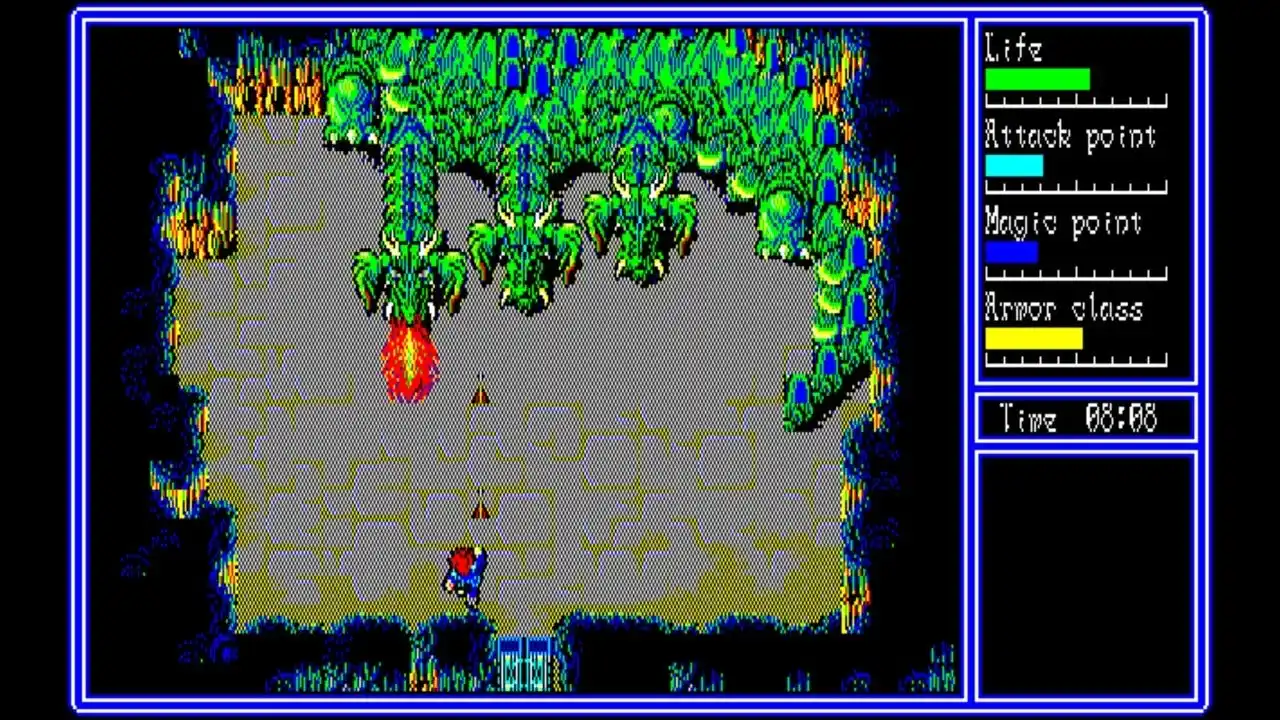
Task: Expand the Time display panel
Action: click(1085, 418)
